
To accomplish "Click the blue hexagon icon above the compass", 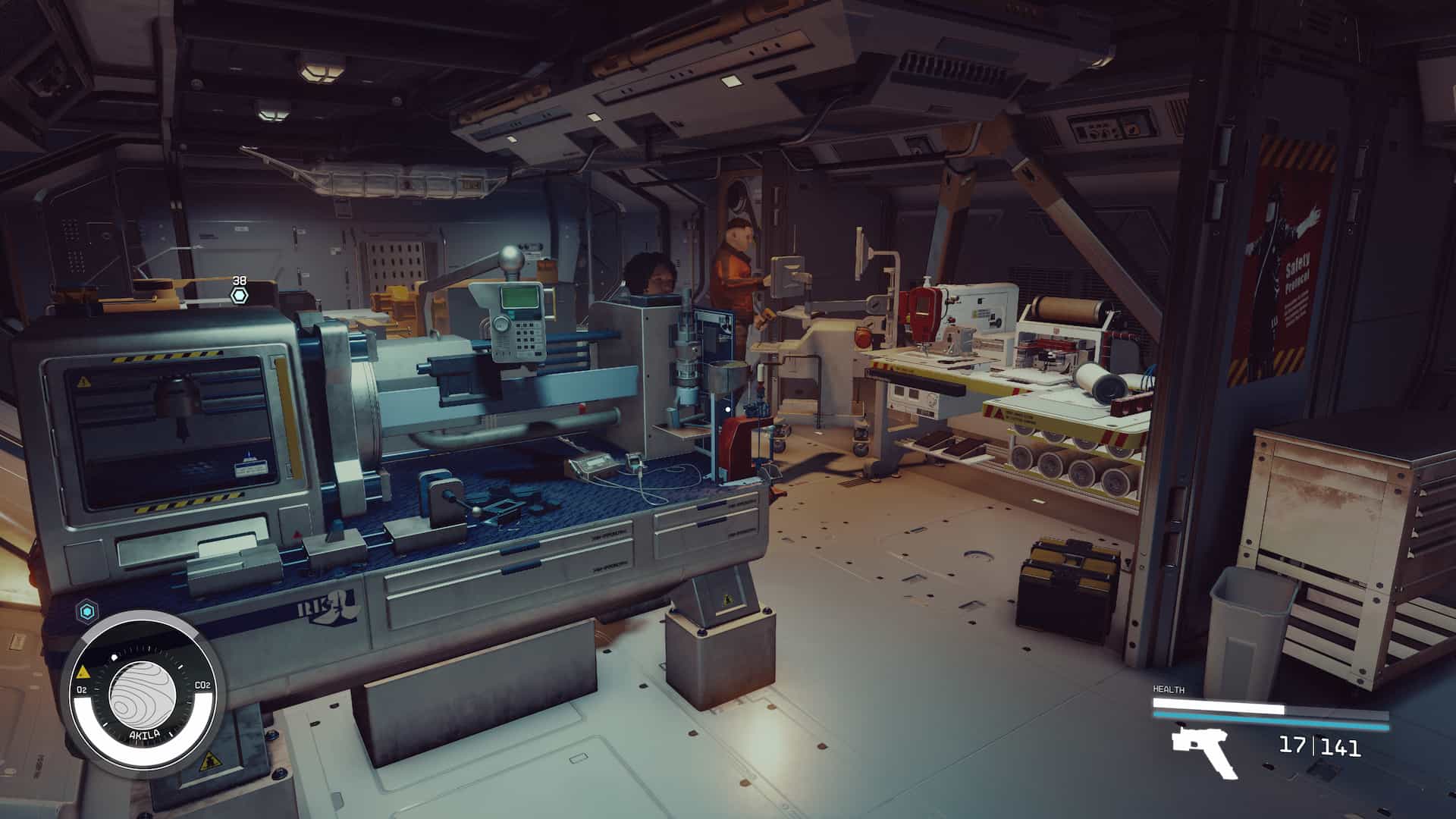I will coord(86,610).
